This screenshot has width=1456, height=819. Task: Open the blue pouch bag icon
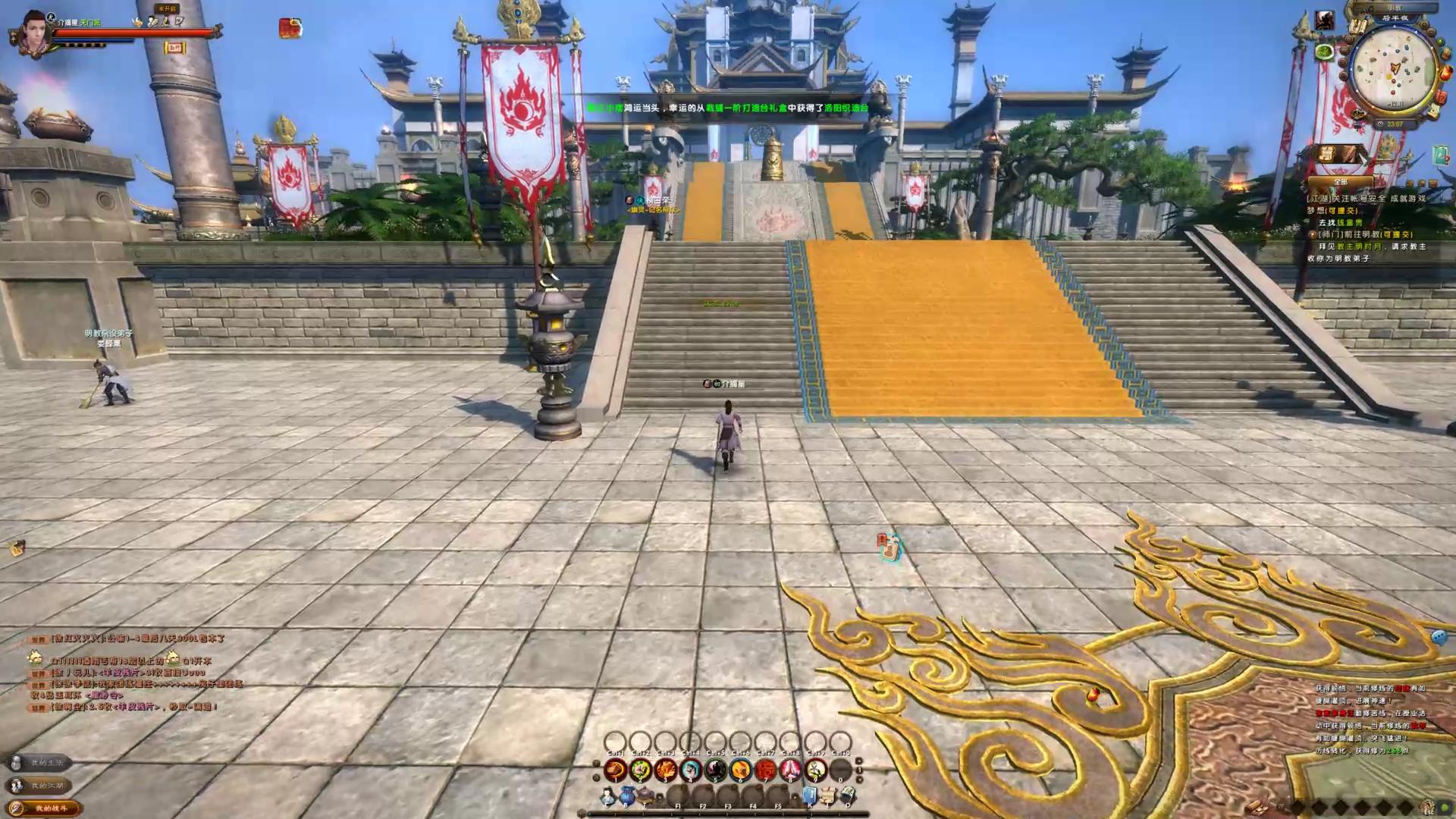pos(627,796)
